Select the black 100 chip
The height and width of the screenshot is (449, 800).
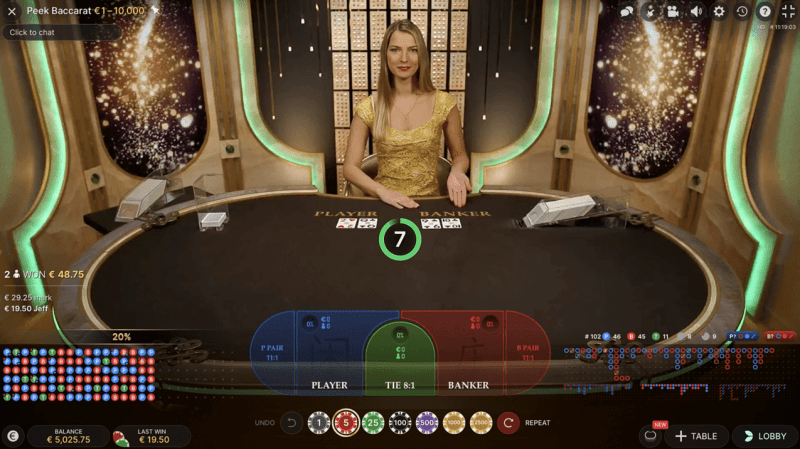400,423
